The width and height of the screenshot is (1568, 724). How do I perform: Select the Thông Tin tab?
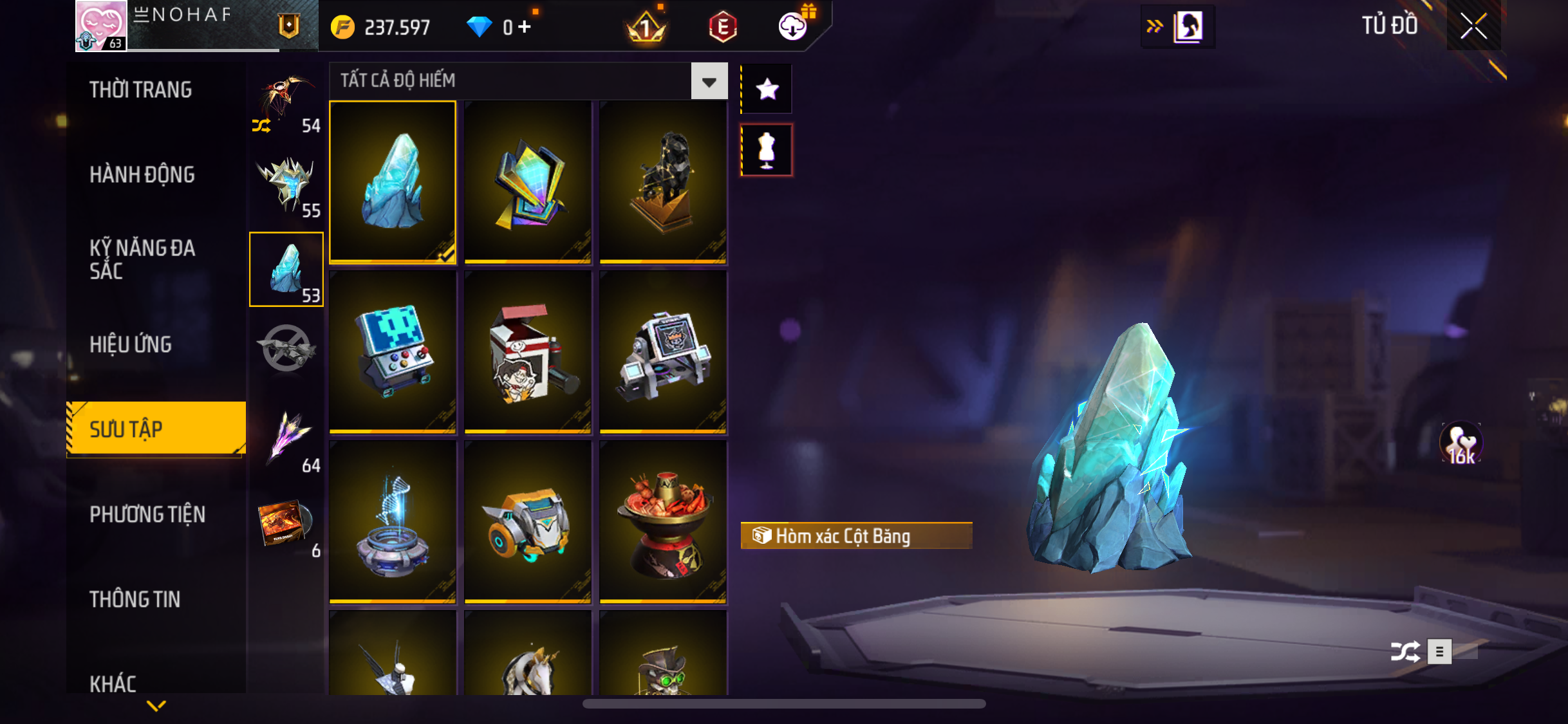[135, 599]
